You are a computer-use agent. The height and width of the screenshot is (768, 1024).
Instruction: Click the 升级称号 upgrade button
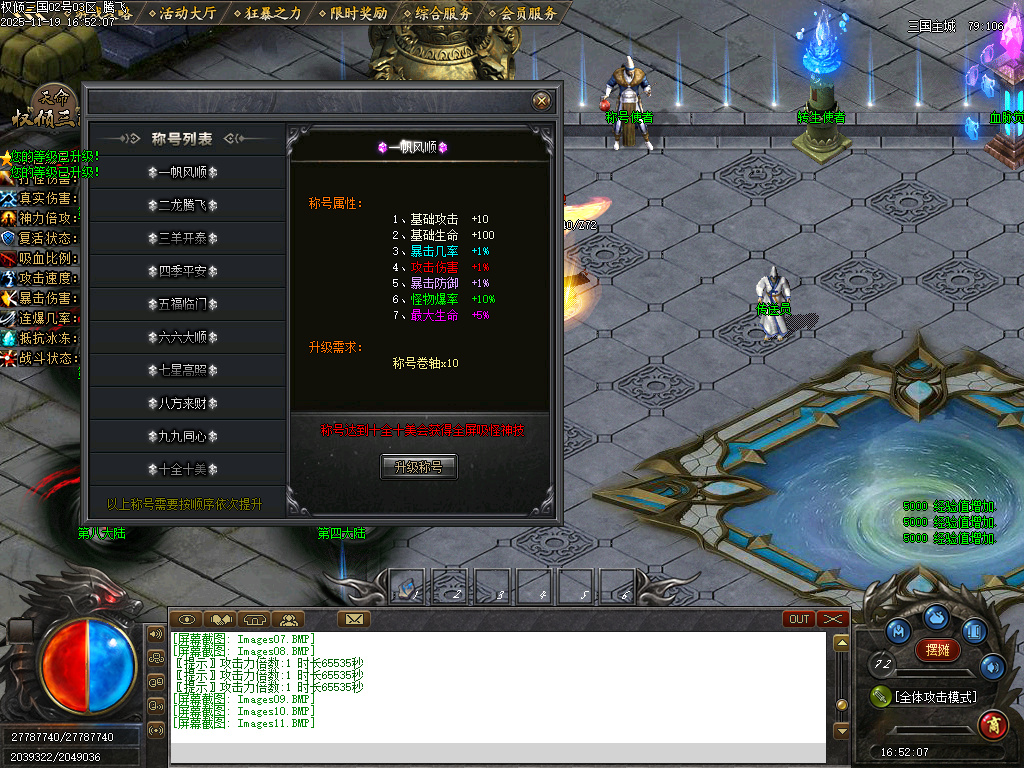point(418,467)
